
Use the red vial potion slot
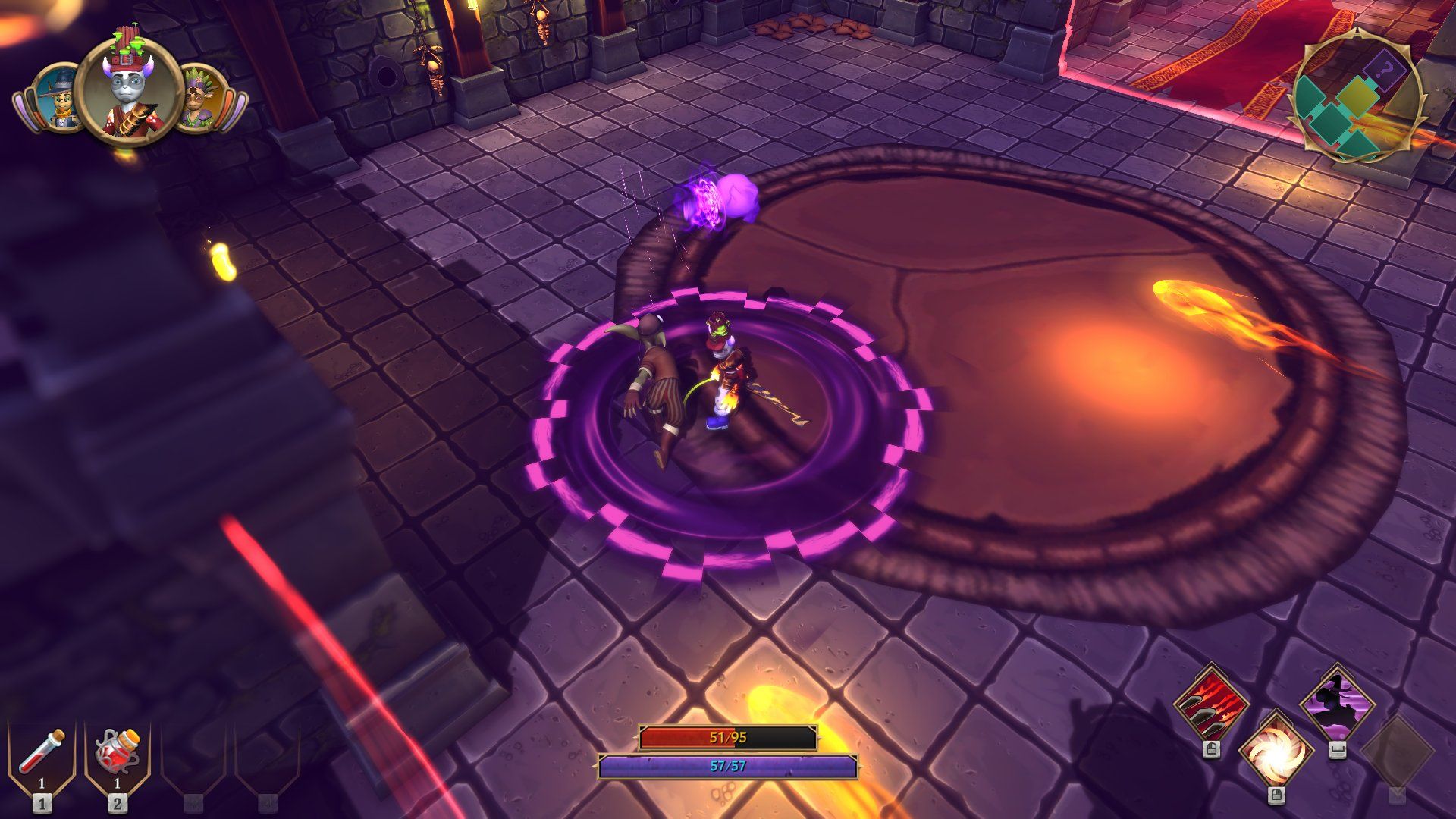tap(42, 754)
